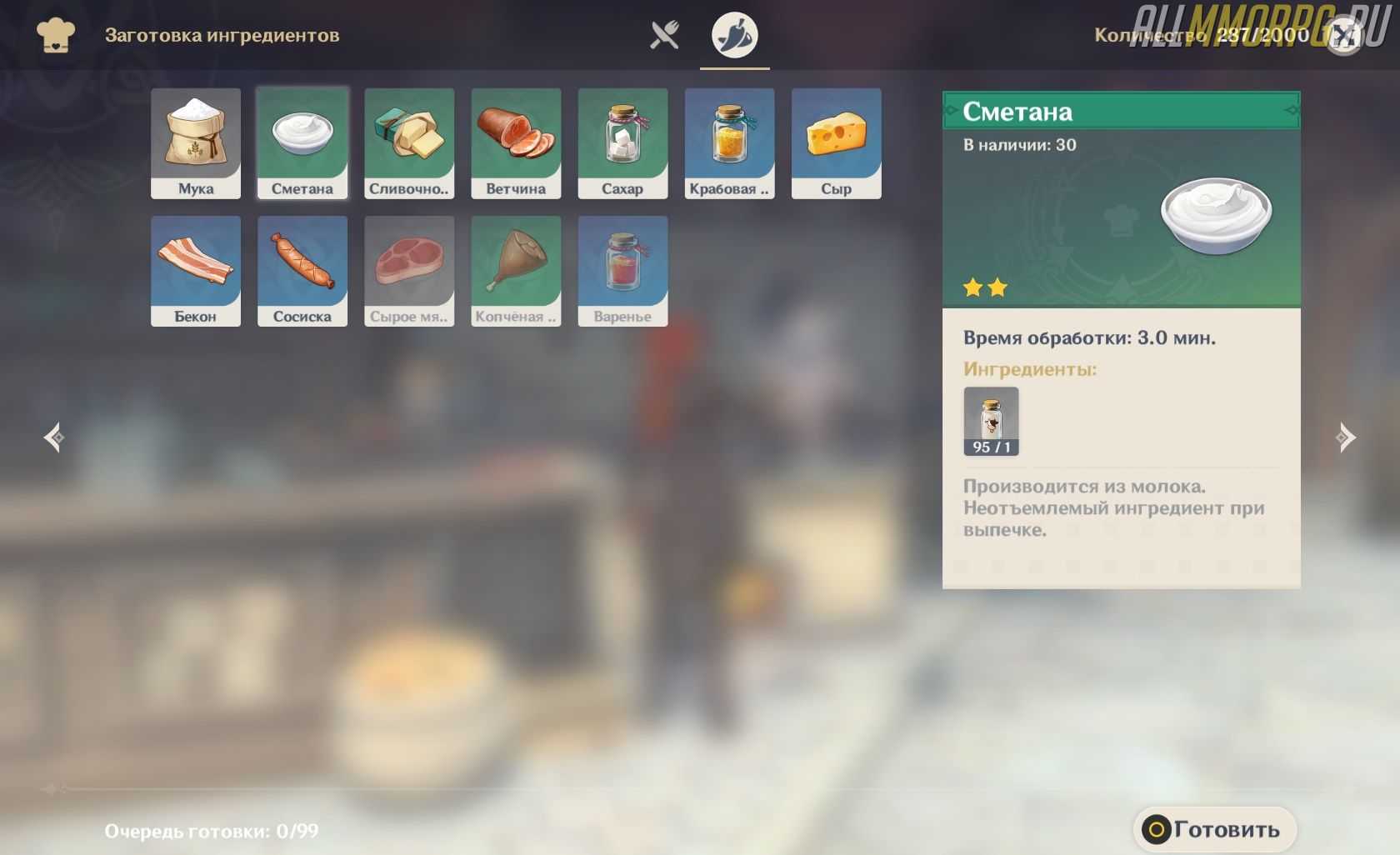1400x855 pixels.
Task: Pick the Ветчина ham ingredient
Action: click(x=516, y=143)
